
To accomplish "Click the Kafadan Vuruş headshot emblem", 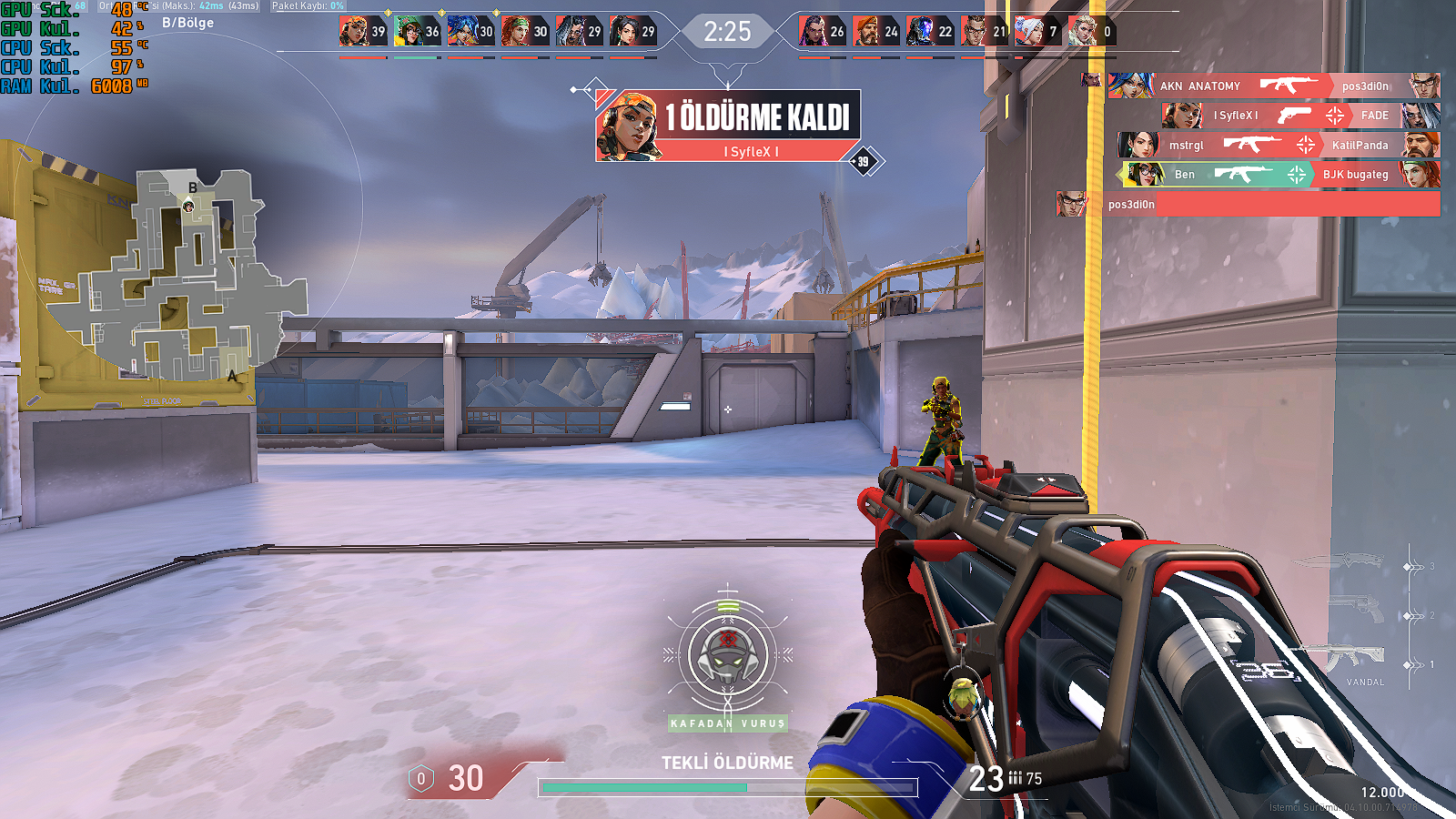I will (x=727, y=657).
